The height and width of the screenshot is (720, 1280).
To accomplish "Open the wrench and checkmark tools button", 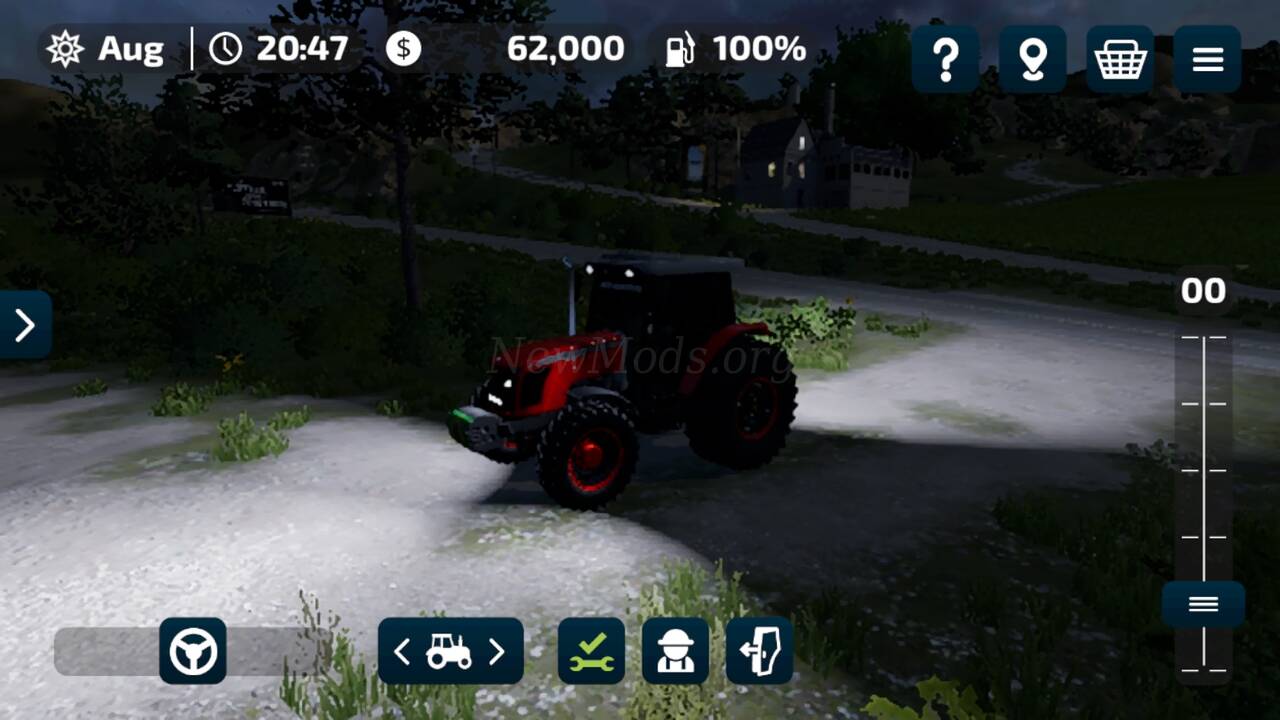I will coord(591,651).
